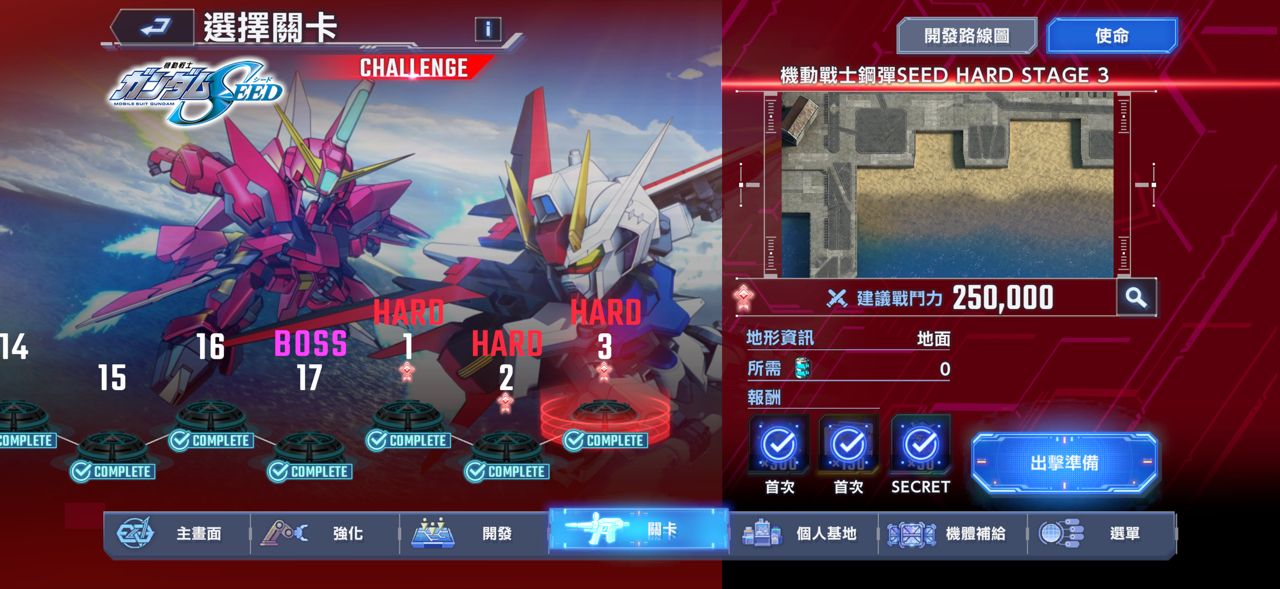Open the 開發 development menu
Viewport: 1280px width, 589px height.
point(474,533)
